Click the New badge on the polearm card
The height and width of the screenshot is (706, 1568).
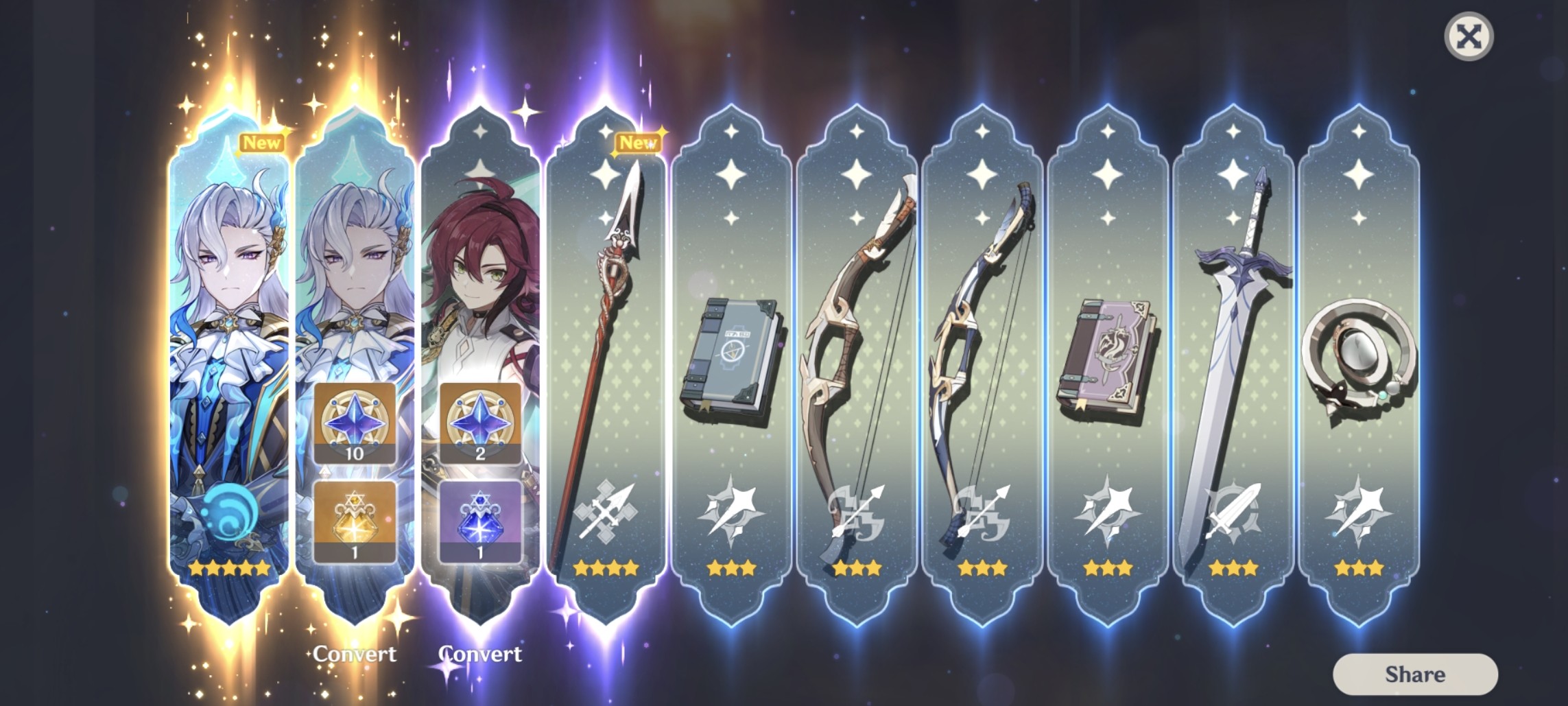pyautogui.click(x=639, y=144)
